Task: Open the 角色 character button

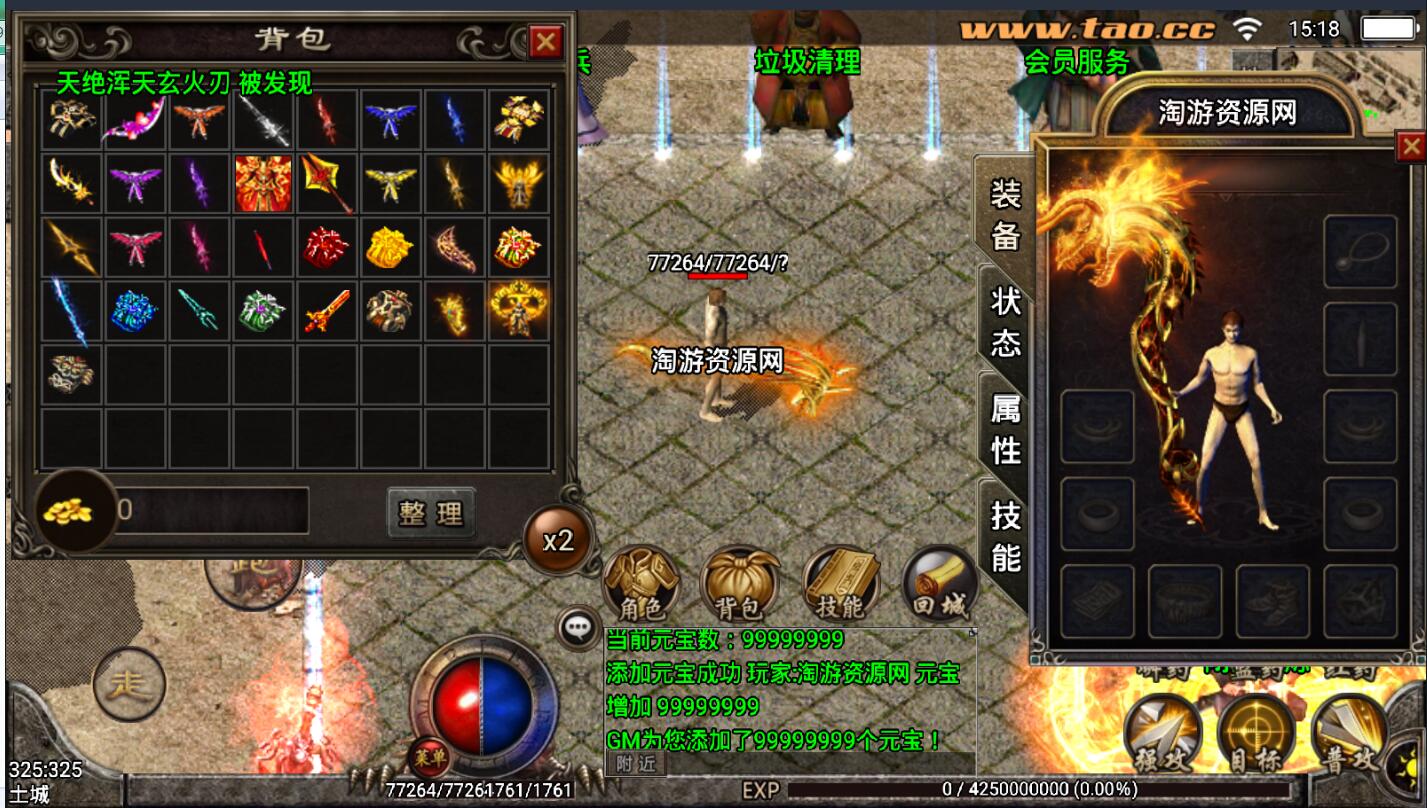Action: coord(642,584)
